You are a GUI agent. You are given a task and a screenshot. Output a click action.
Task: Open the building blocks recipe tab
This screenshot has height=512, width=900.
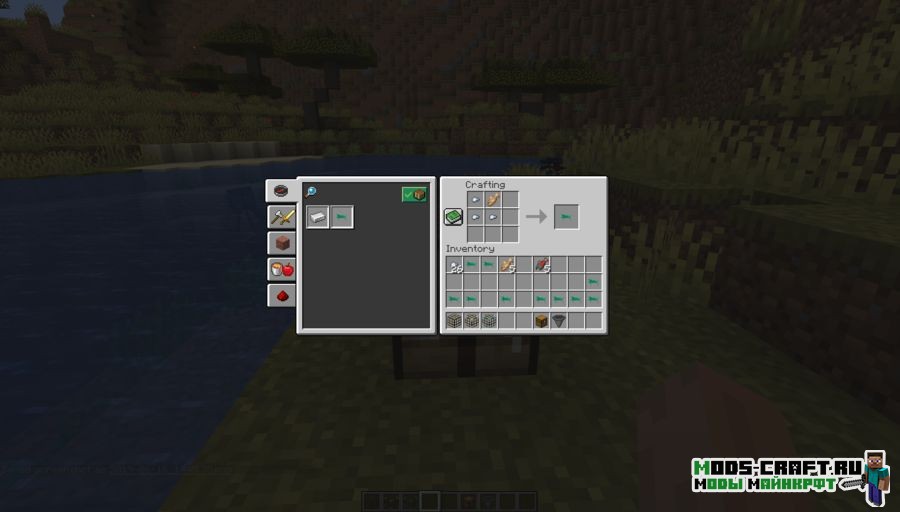point(281,243)
